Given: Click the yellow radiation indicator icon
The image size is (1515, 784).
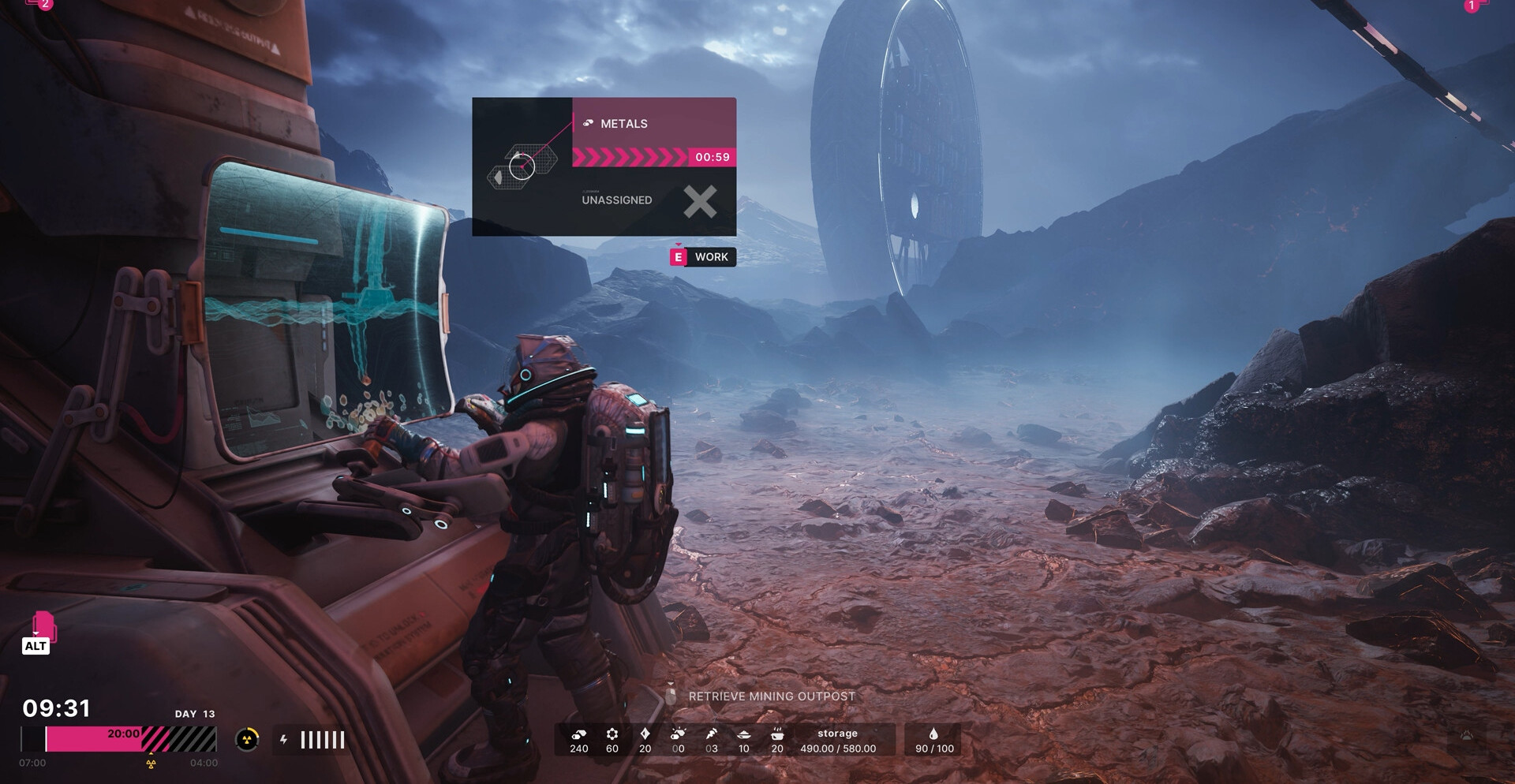Looking at the screenshot, I should pos(247,739).
